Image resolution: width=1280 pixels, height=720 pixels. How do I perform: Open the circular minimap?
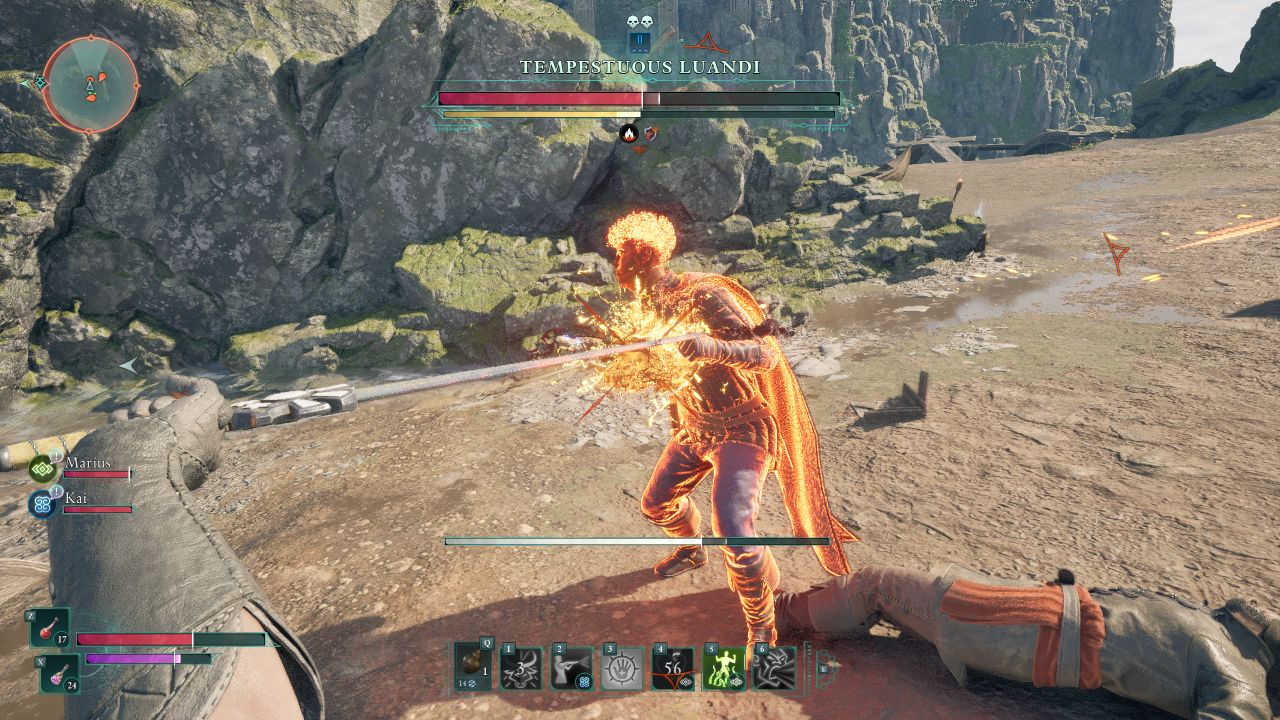click(90, 85)
